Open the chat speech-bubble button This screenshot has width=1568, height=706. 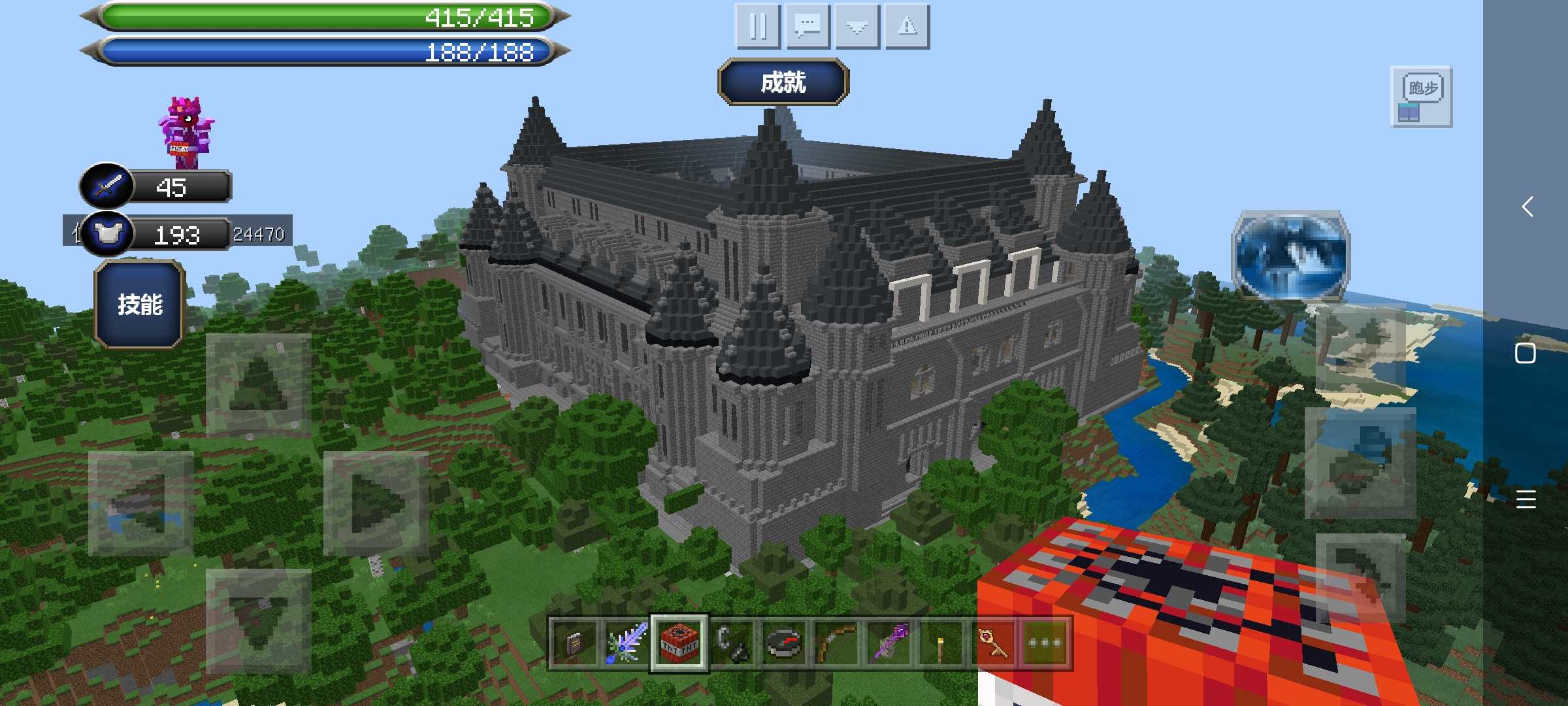808,27
